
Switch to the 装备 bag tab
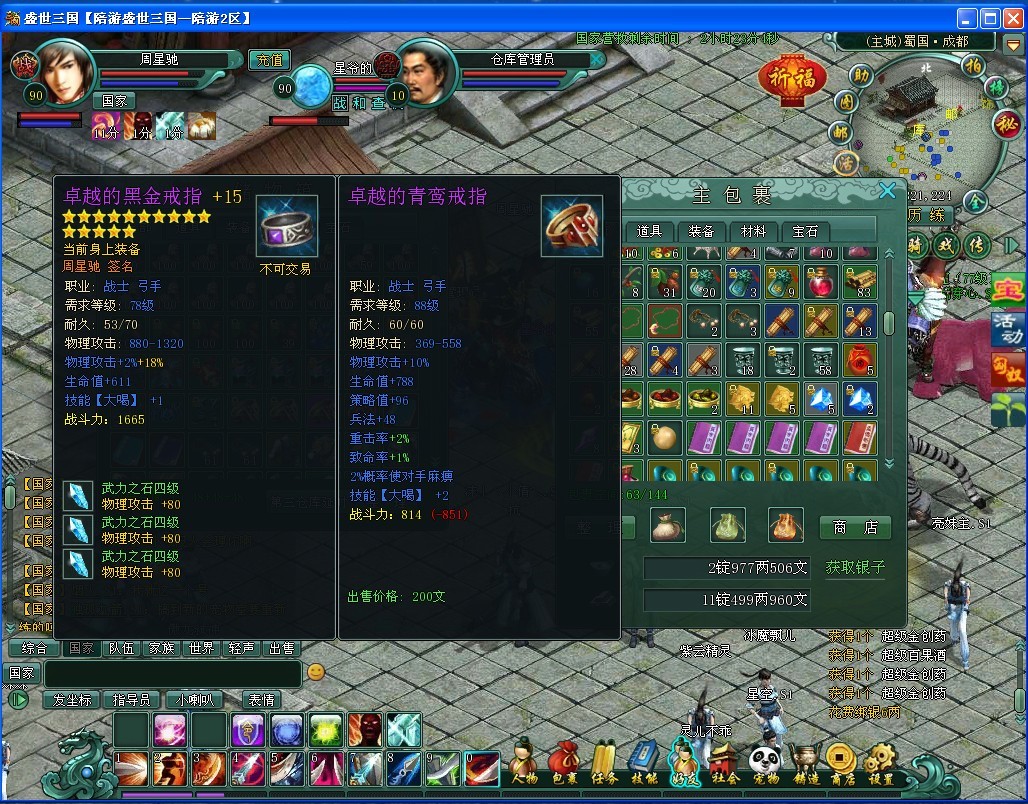(701, 231)
